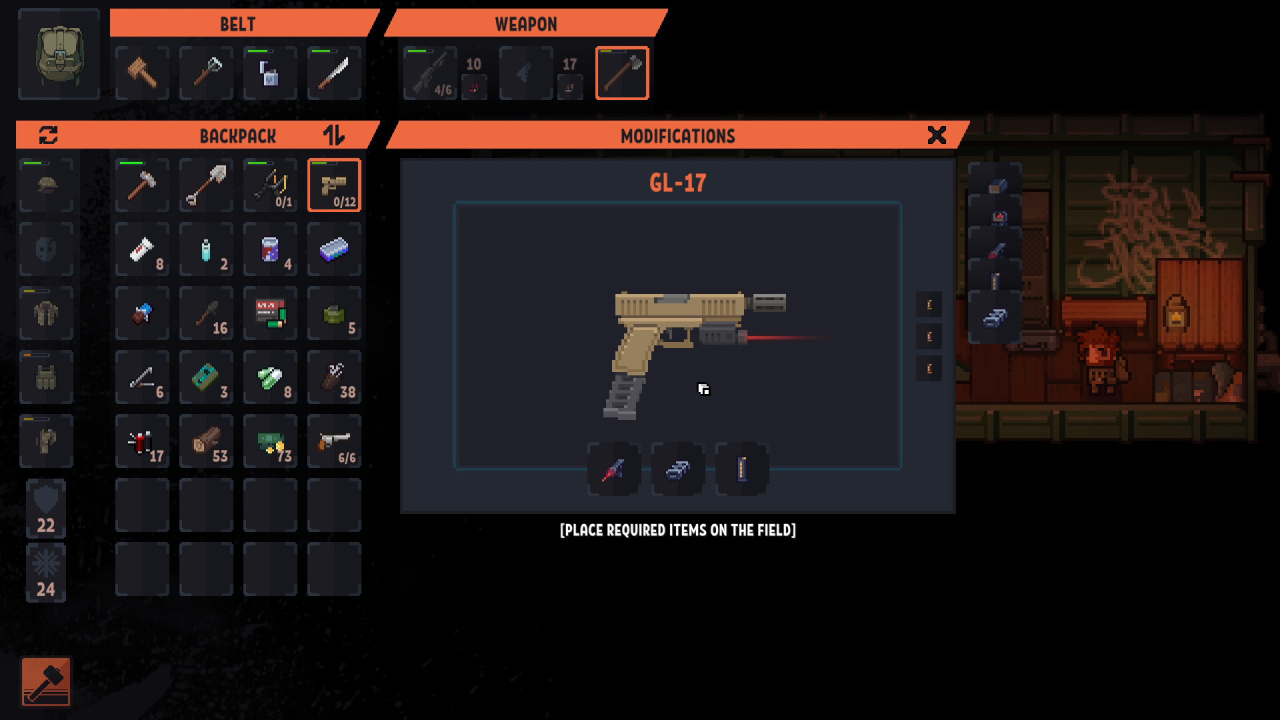Select the rifle weapon slot
Image resolution: width=1280 pixels, height=720 pixels.
coord(430,73)
